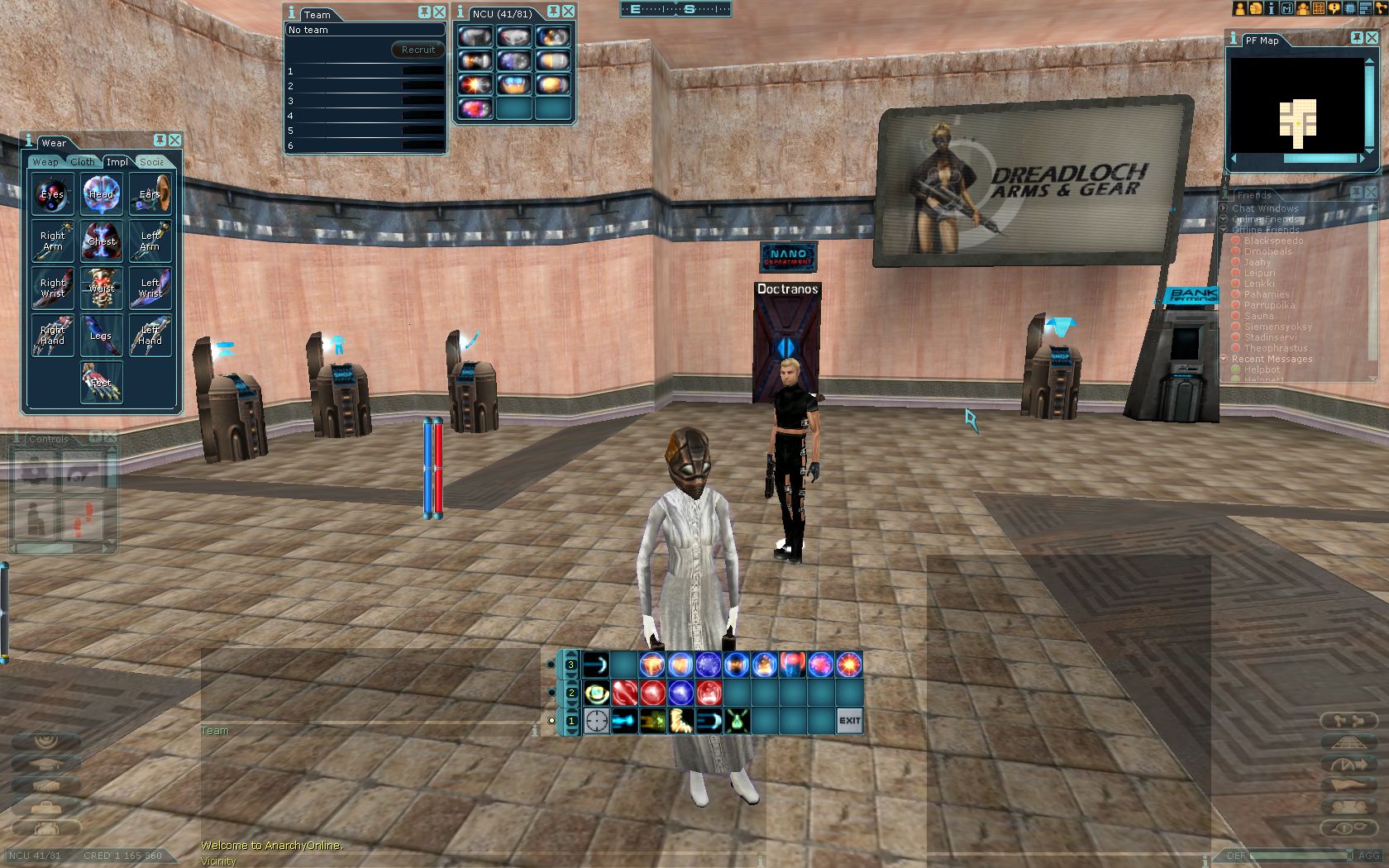Close the Team window
This screenshot has width=1389, height=868.
pyautogui.click(x=439, y=12)
